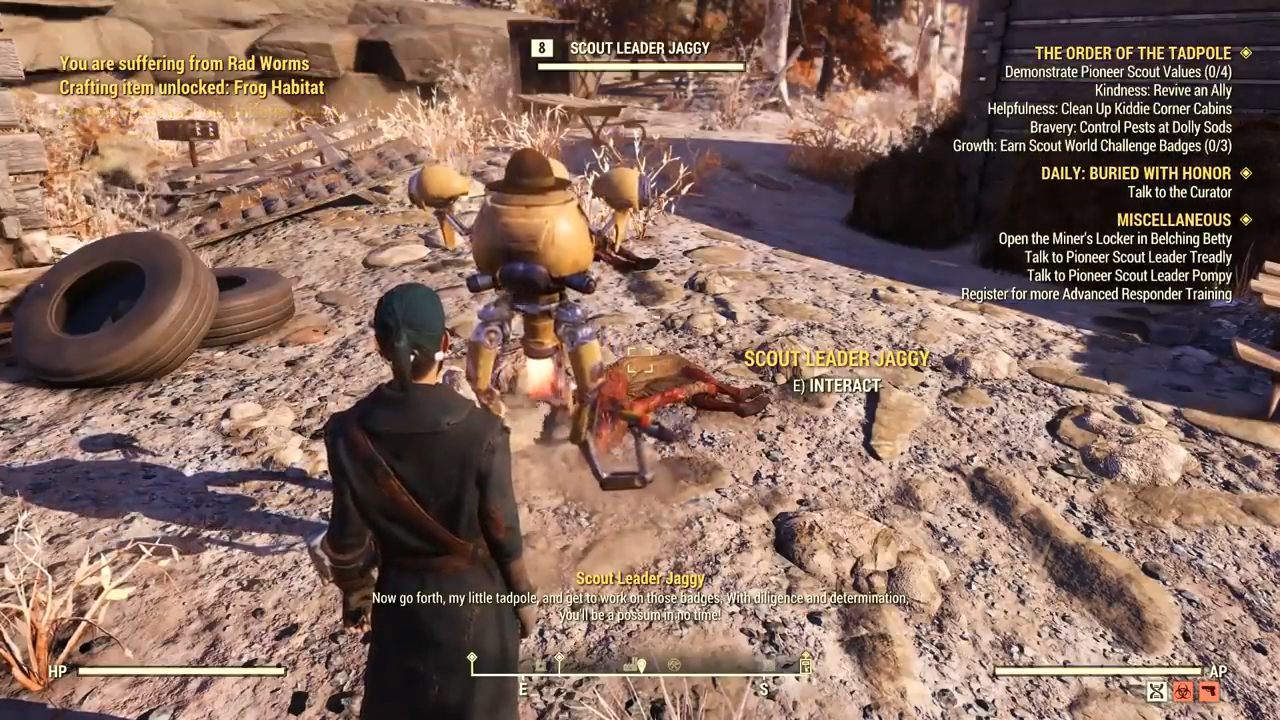Select Helpfulness: Clean Up Kiddie Corner Cabins
Screen dimensions: 1280x720
click(x=1109, y=108)
